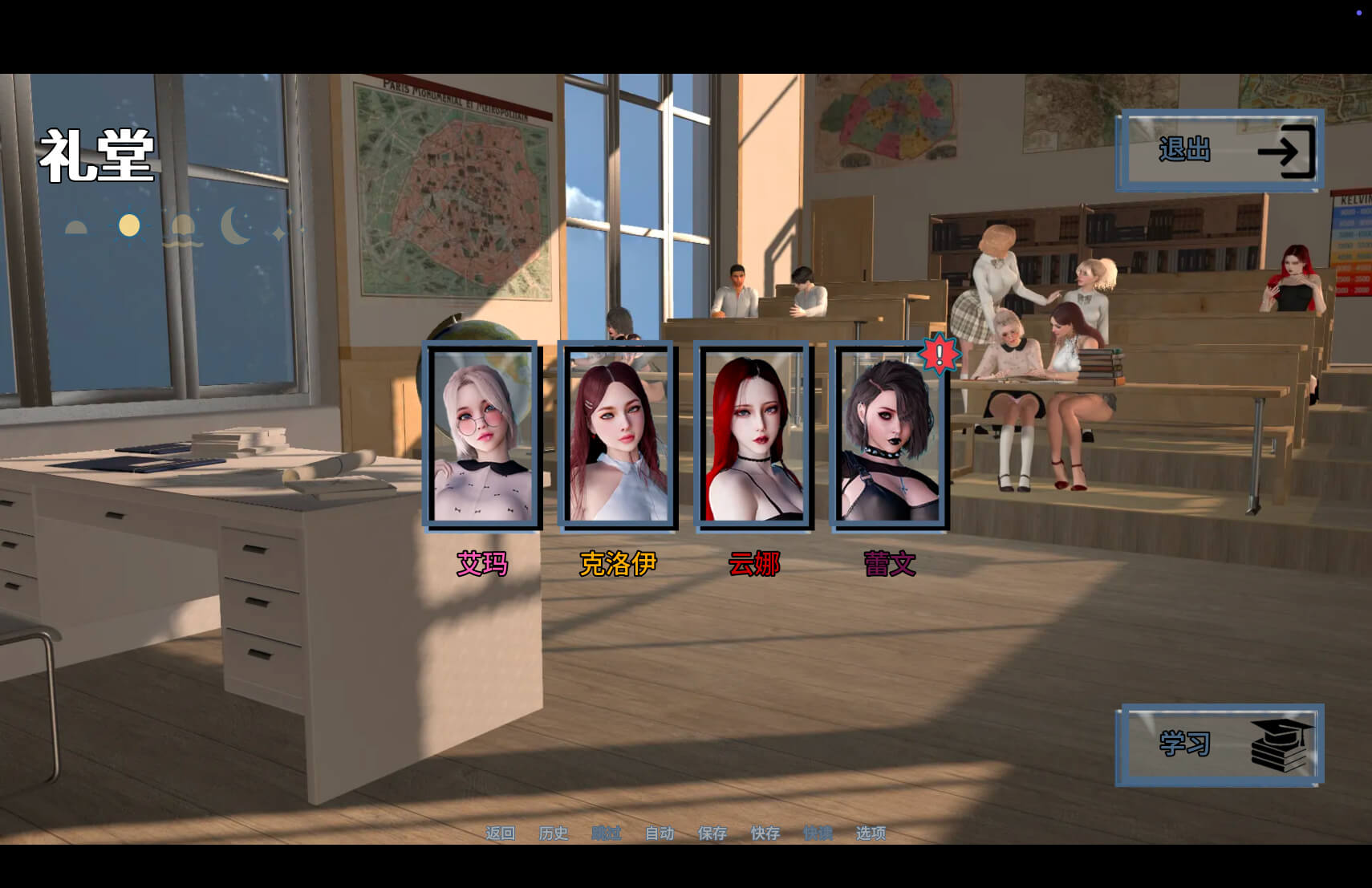Click 返回 in the bottom menu
The width and height of the screenshot is (1372, 888).
(500, 833)
